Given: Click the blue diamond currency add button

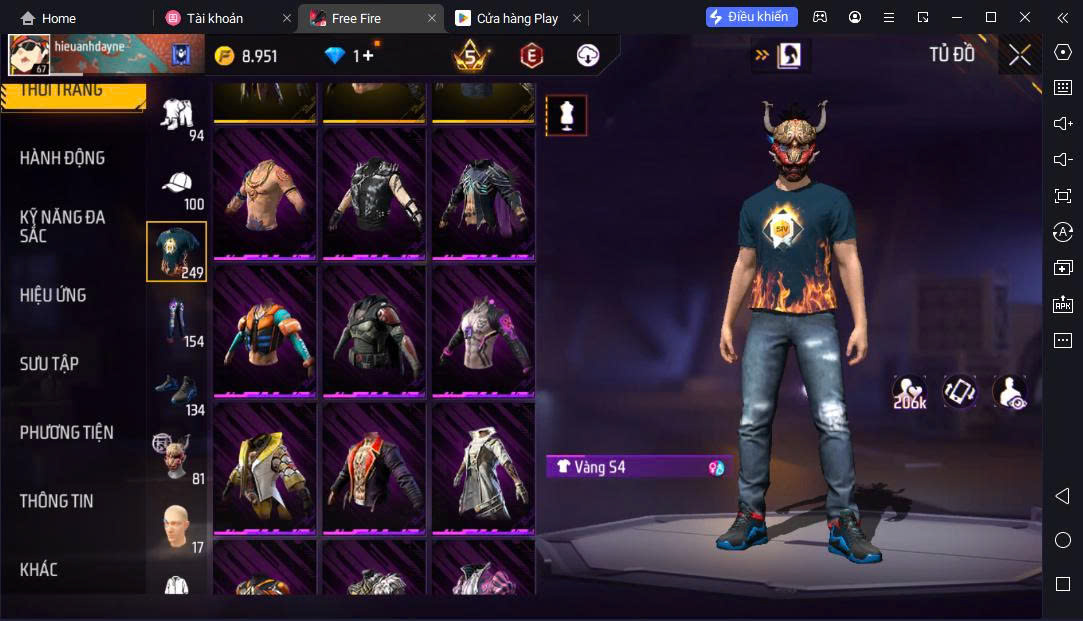Looking at the screenshot, I should [367, 56].
